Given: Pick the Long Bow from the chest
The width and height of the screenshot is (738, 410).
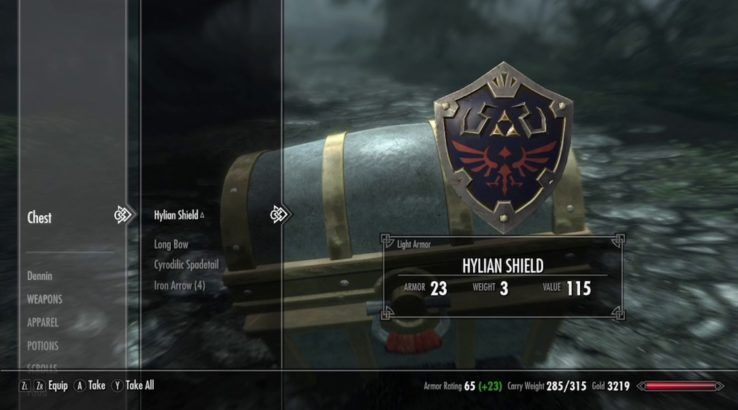Looking at the screenshot, I should point(172,244).
